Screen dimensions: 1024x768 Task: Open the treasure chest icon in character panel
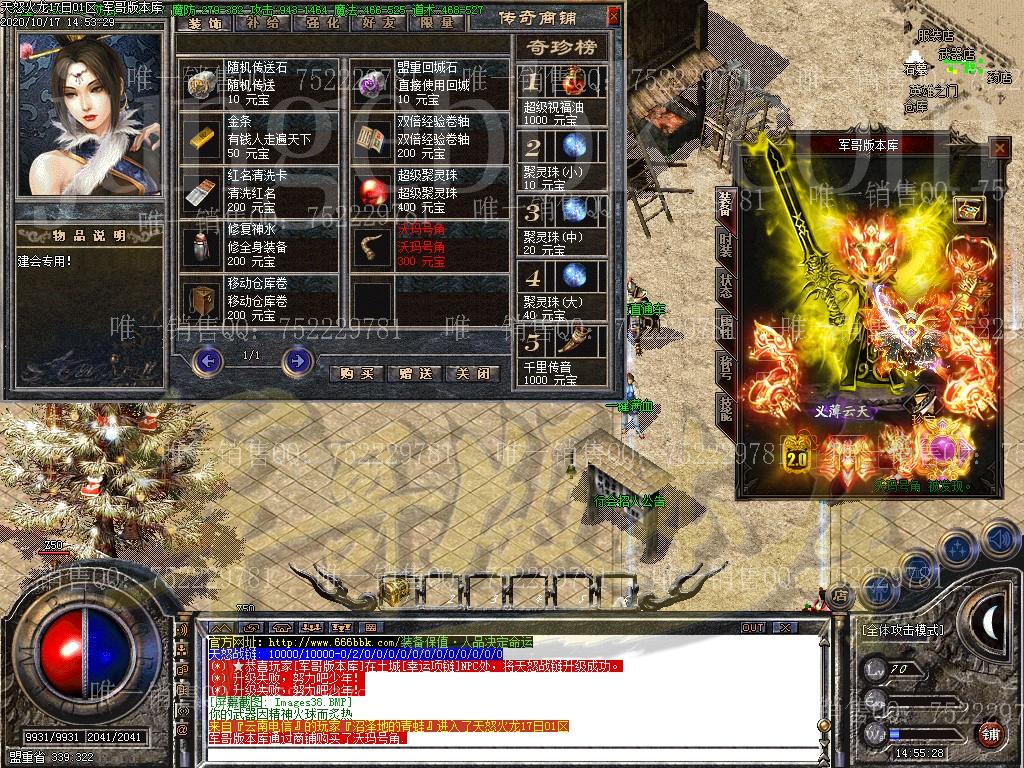point(969,210)
